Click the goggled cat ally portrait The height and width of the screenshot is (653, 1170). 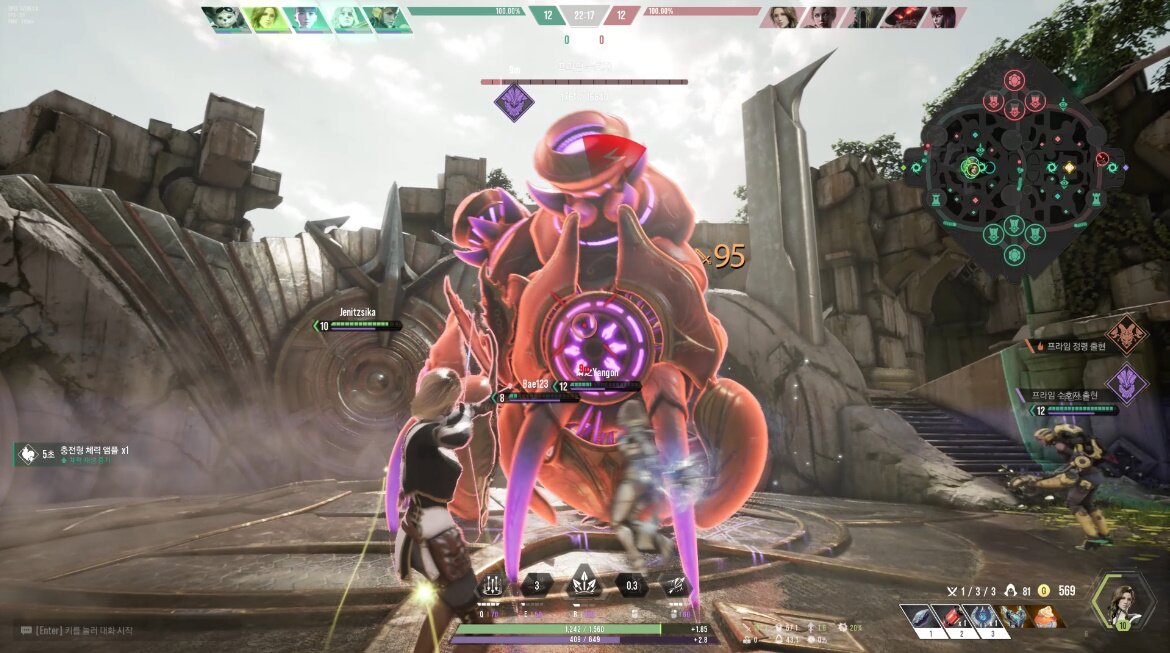(223, 19)
